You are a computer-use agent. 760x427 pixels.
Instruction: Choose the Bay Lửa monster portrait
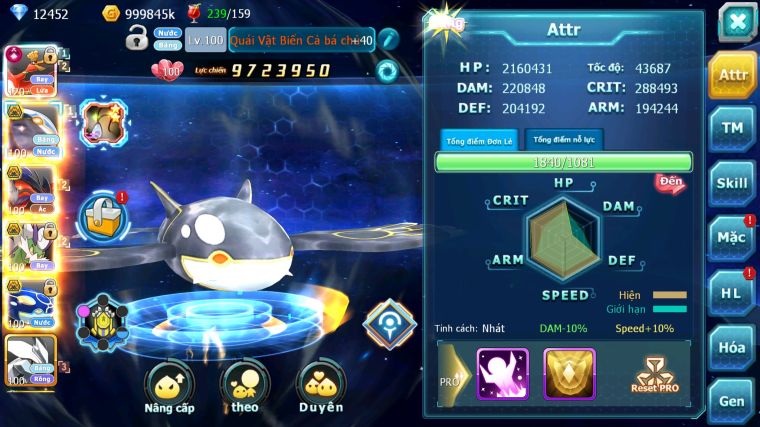click(x=28, y=70)
